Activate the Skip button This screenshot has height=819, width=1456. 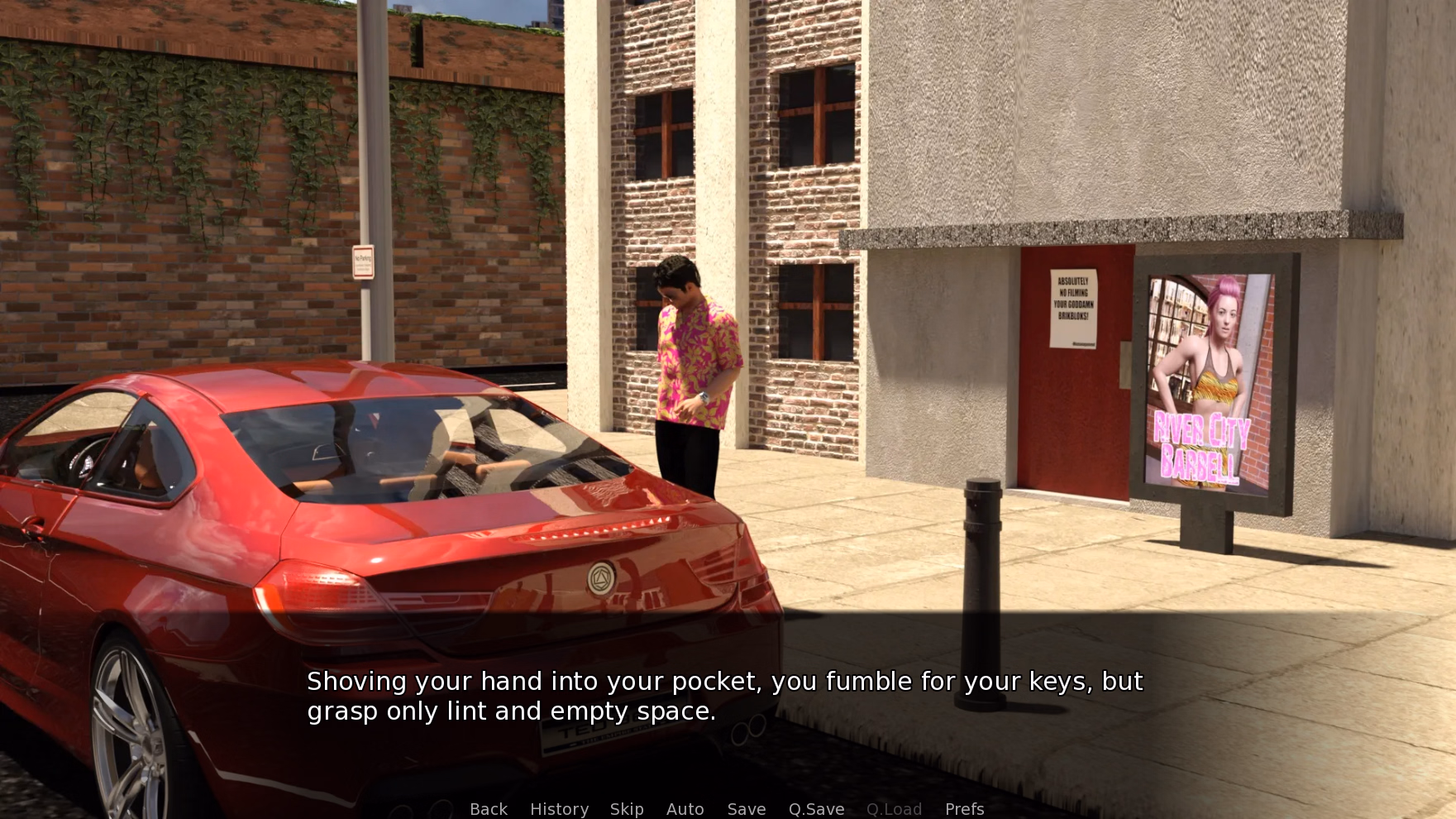(626, 808)
